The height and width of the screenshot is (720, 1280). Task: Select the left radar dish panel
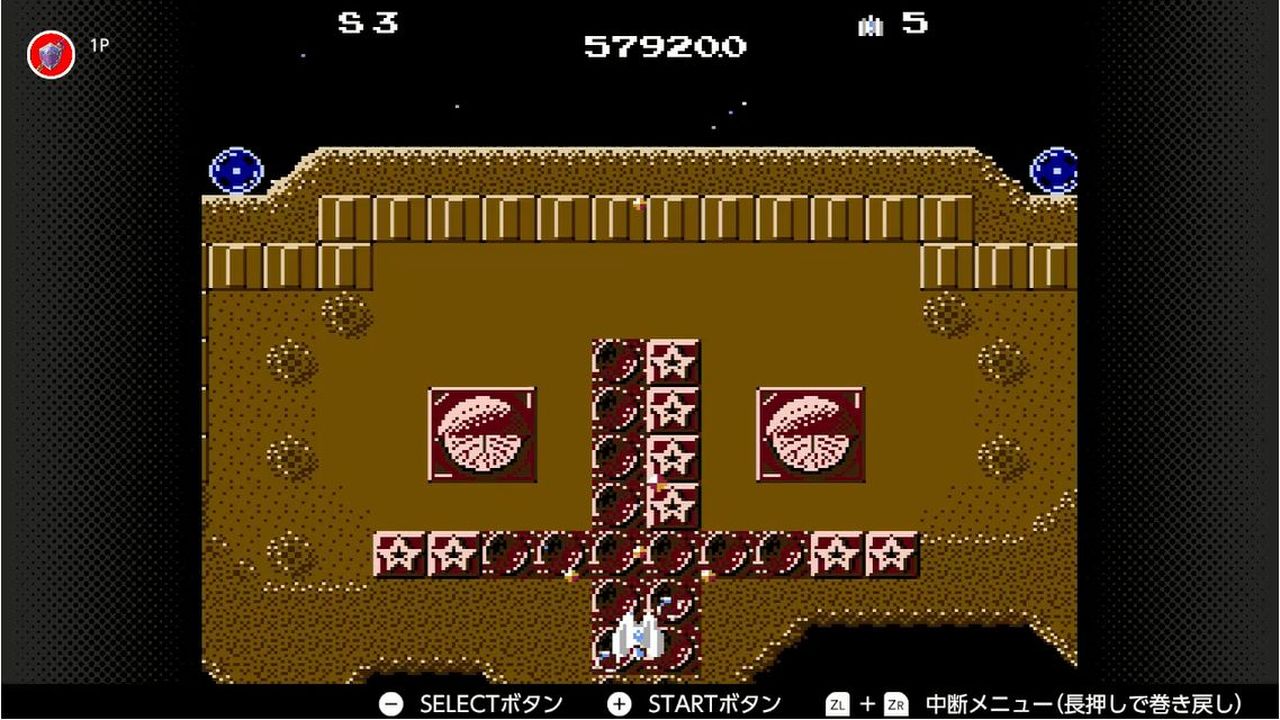[483, 432]
